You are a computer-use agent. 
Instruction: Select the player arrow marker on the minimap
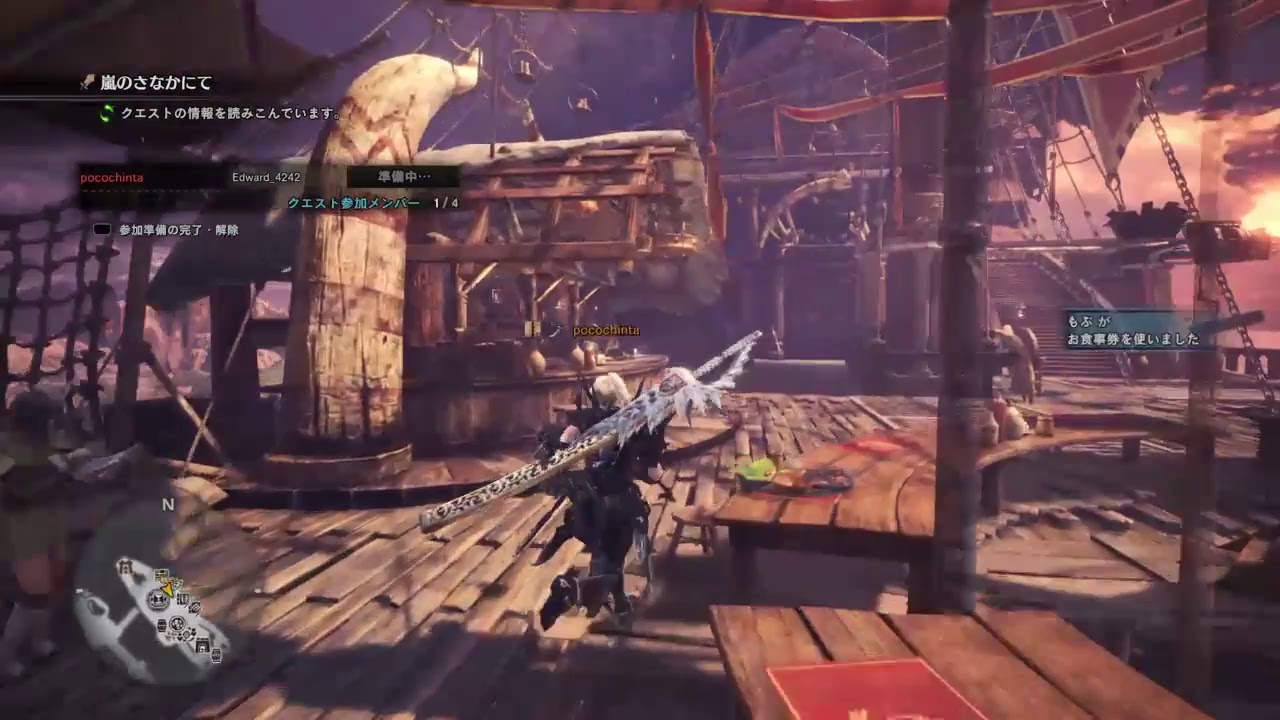(x=168, y=588)
